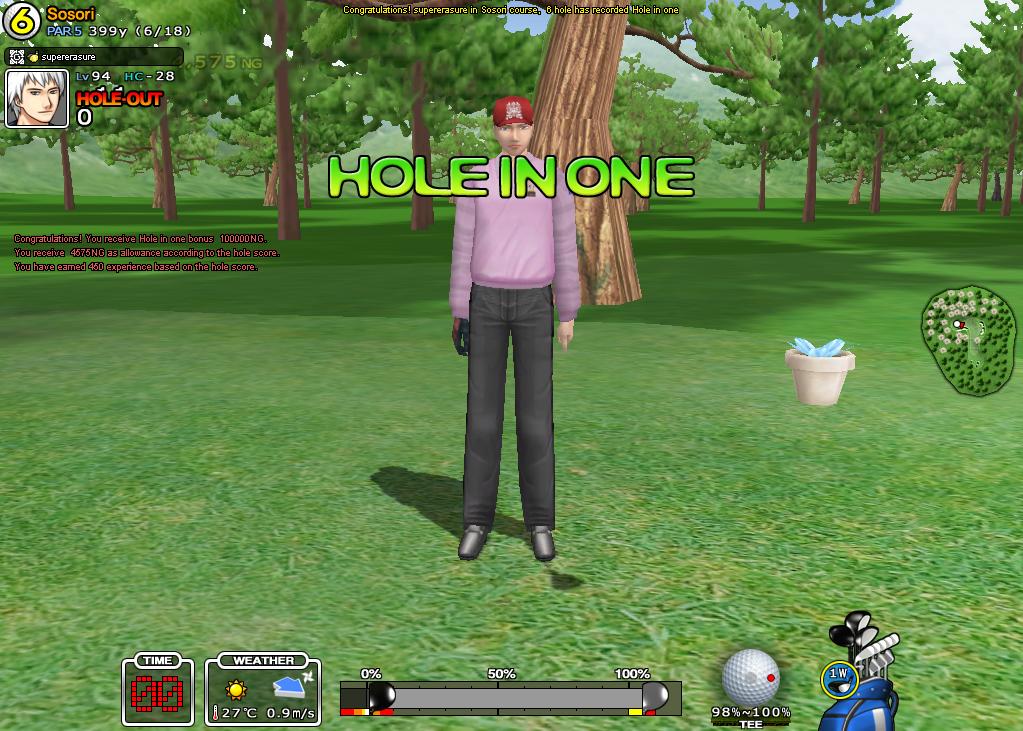This screenshot has height=731, width=1023.
Task: Click the white-haired player portrait
Action: coord(37,99)
